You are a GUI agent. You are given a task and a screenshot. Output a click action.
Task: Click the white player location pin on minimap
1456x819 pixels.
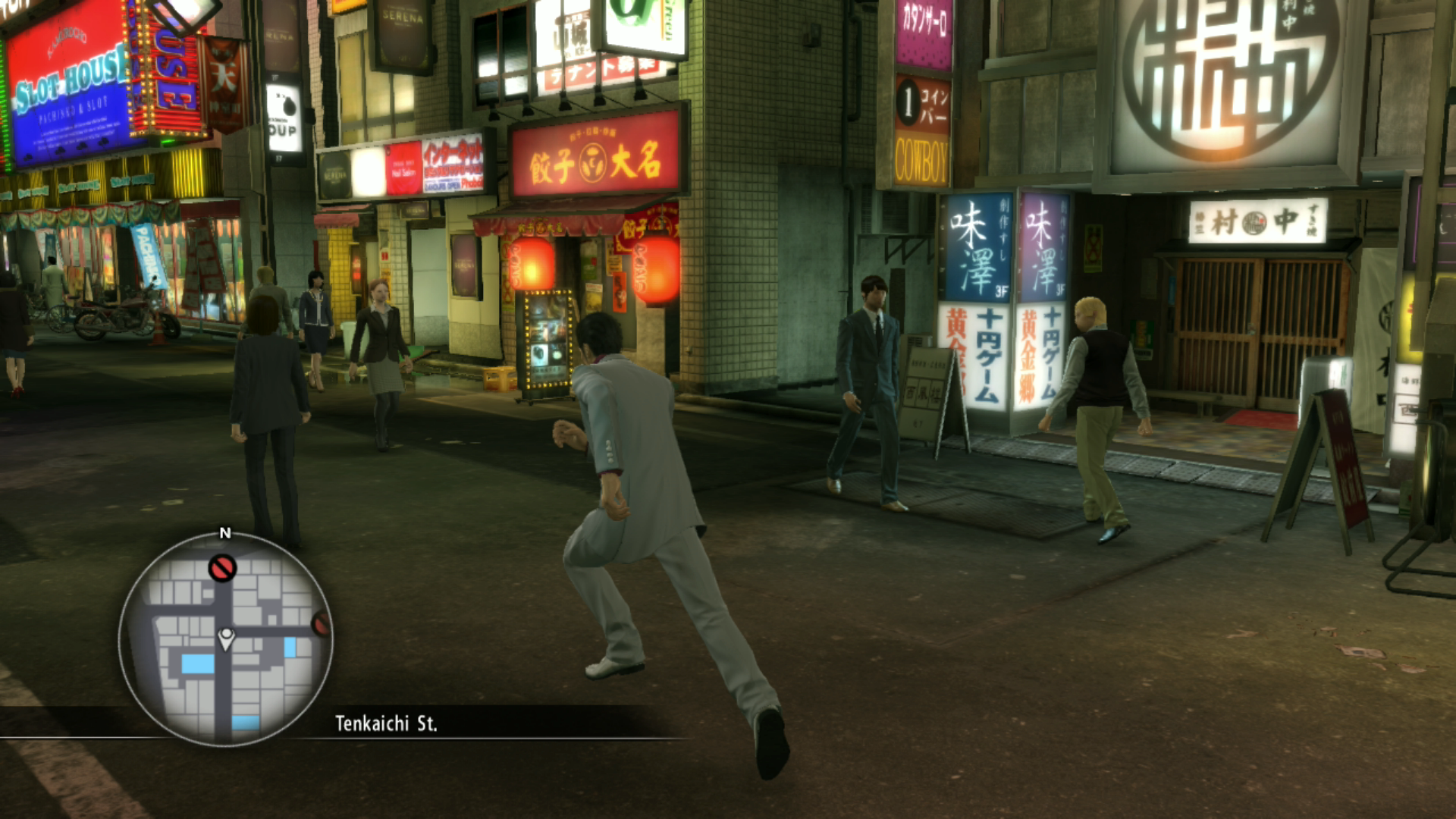[x=226, y=639]
